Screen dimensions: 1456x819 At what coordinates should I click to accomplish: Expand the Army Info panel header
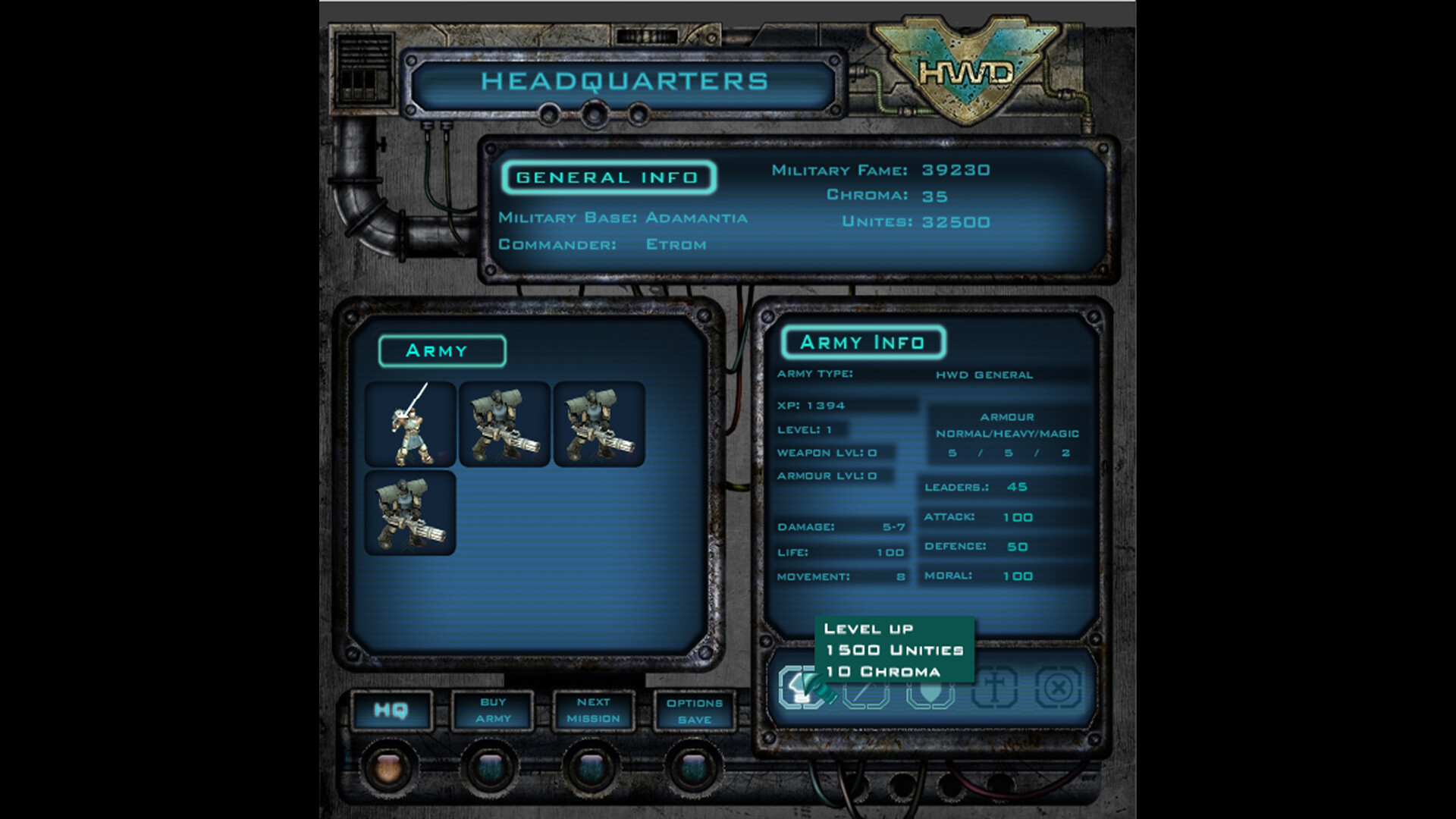863,342
